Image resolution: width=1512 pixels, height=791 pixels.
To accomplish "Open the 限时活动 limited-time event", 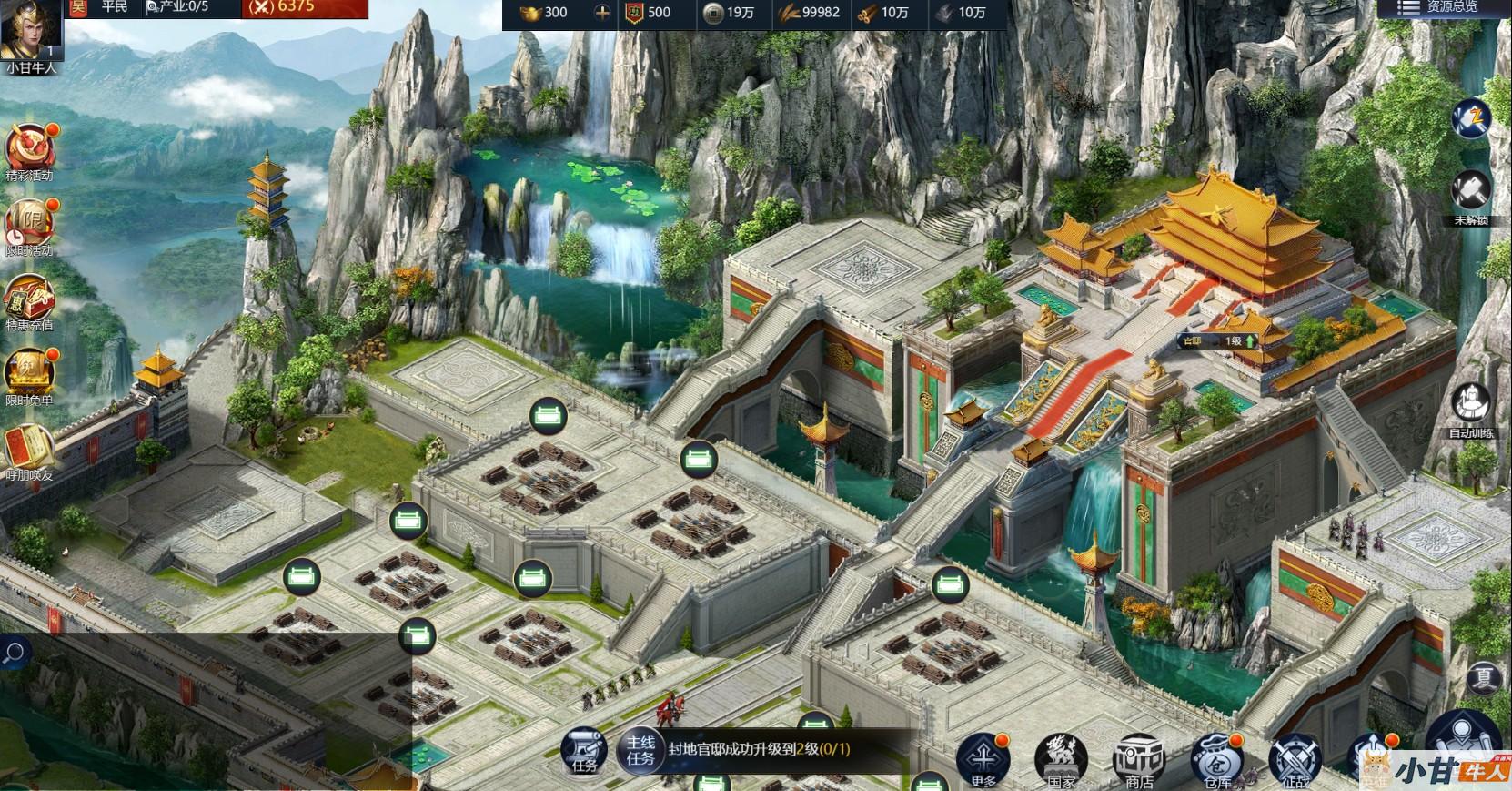I will point(29,223).
